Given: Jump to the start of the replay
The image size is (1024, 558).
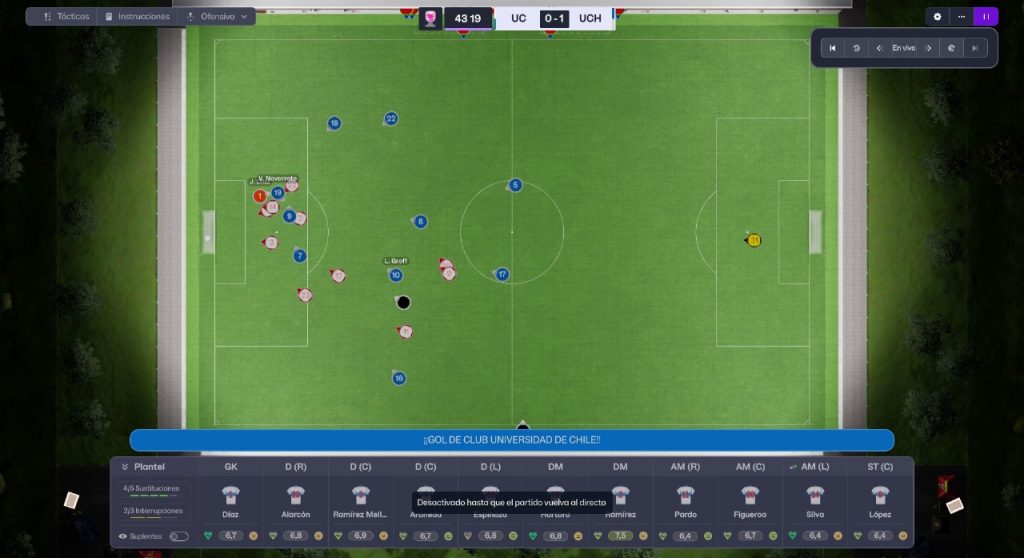Looking at the screenshot, I should [x=832, y=48].
